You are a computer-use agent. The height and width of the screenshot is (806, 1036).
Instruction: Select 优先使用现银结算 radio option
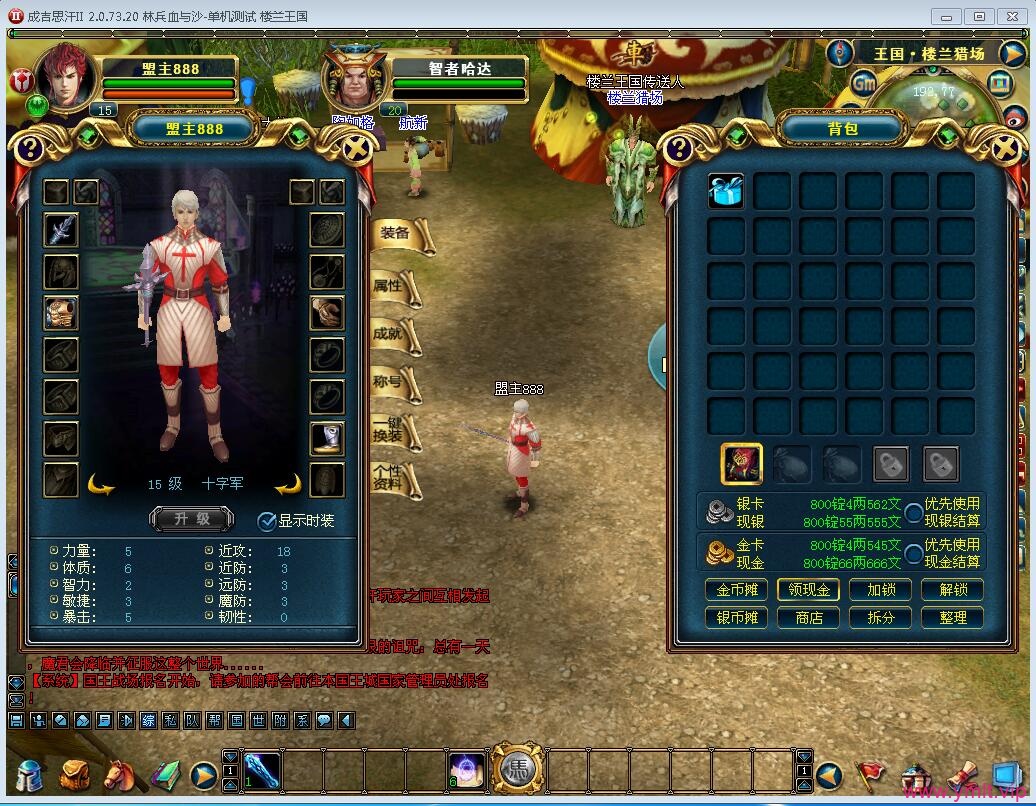914,513
